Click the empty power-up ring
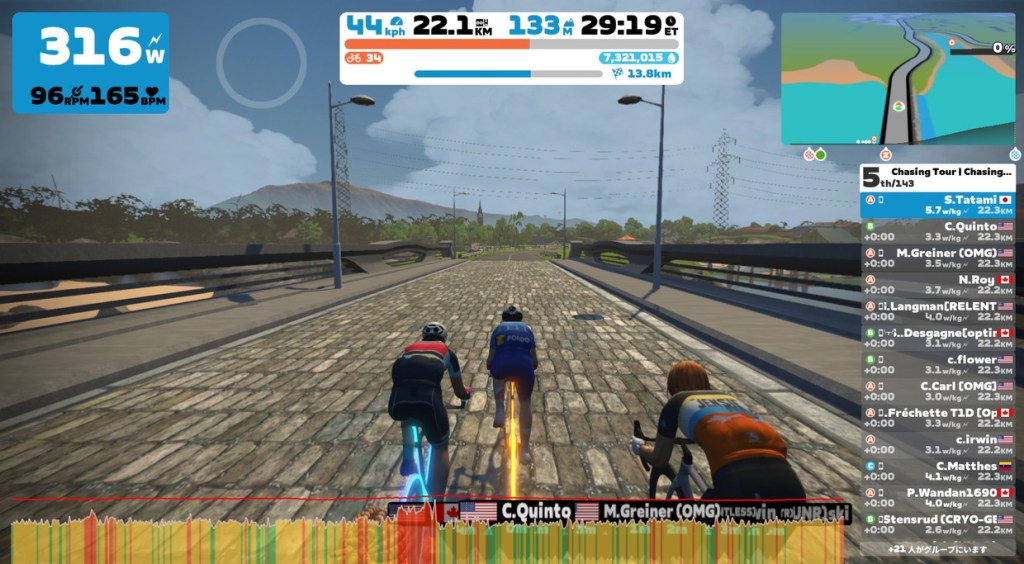 pos(261,62)
